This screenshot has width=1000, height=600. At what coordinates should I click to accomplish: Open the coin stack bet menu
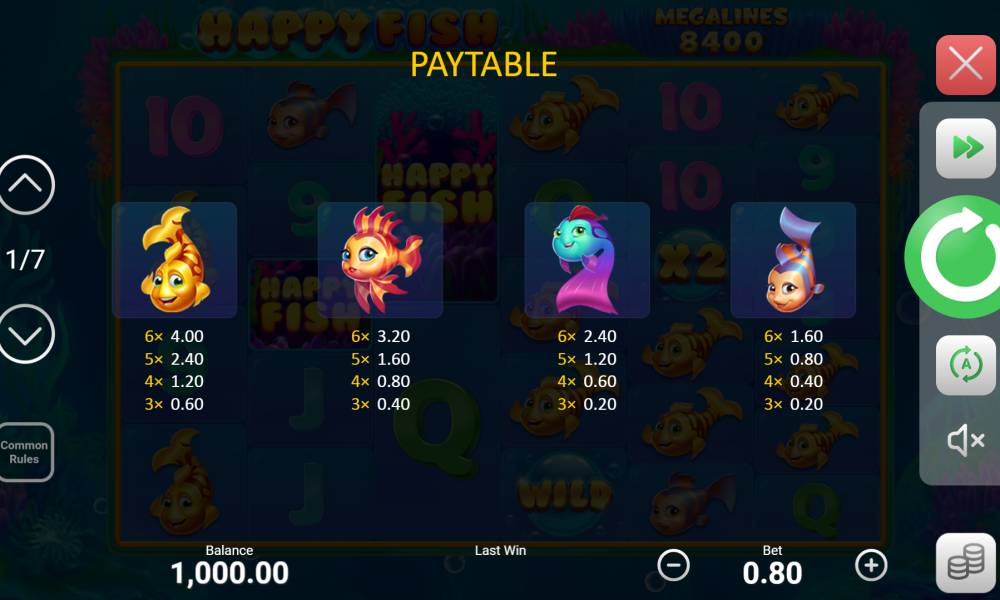coord(965,563)
